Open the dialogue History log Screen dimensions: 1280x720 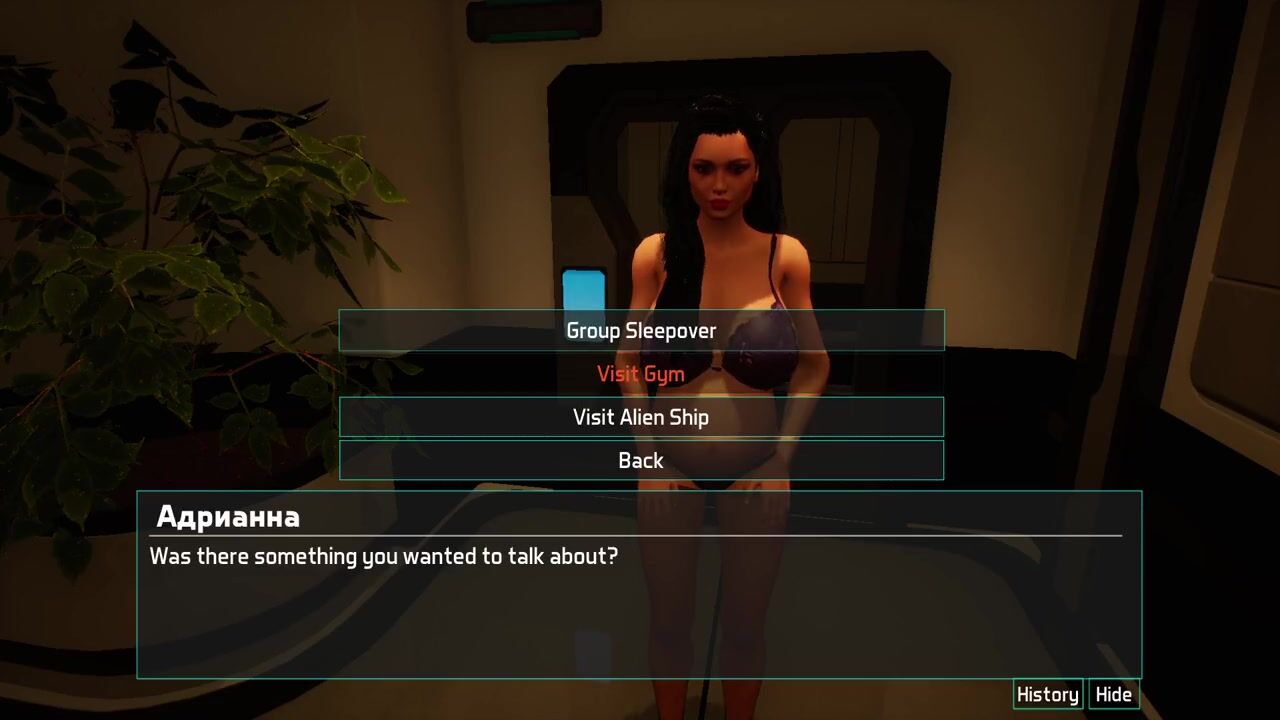(1047, 695)
